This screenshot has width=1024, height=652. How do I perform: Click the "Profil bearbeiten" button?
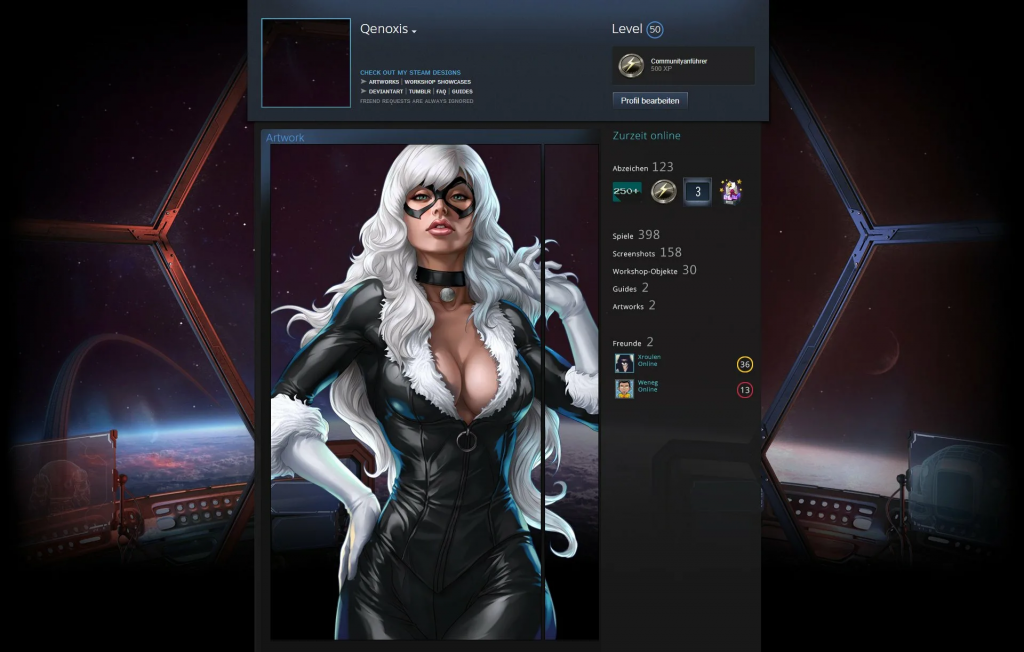pos(649,101)
